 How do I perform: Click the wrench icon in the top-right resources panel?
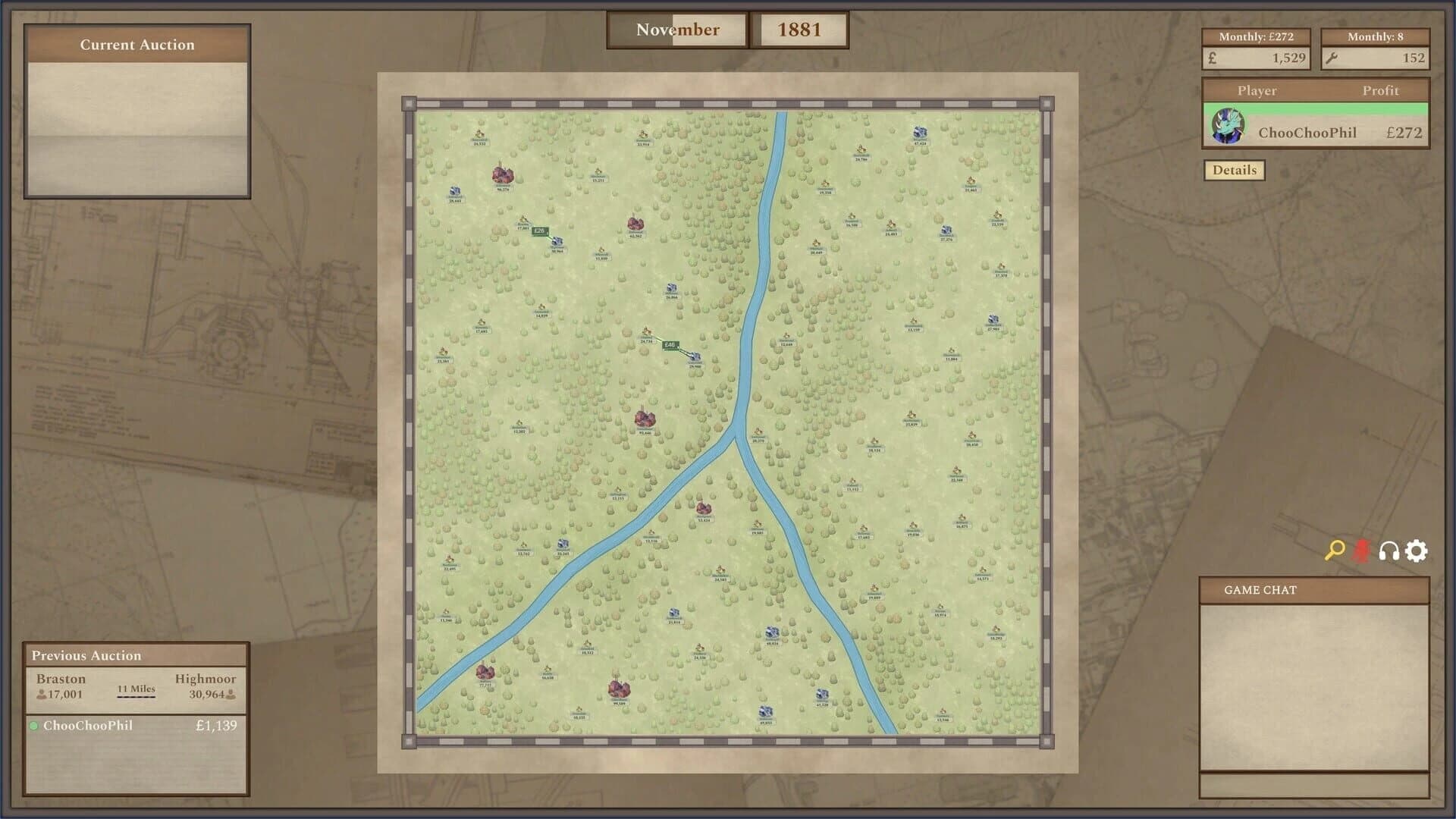point(1333,58)
